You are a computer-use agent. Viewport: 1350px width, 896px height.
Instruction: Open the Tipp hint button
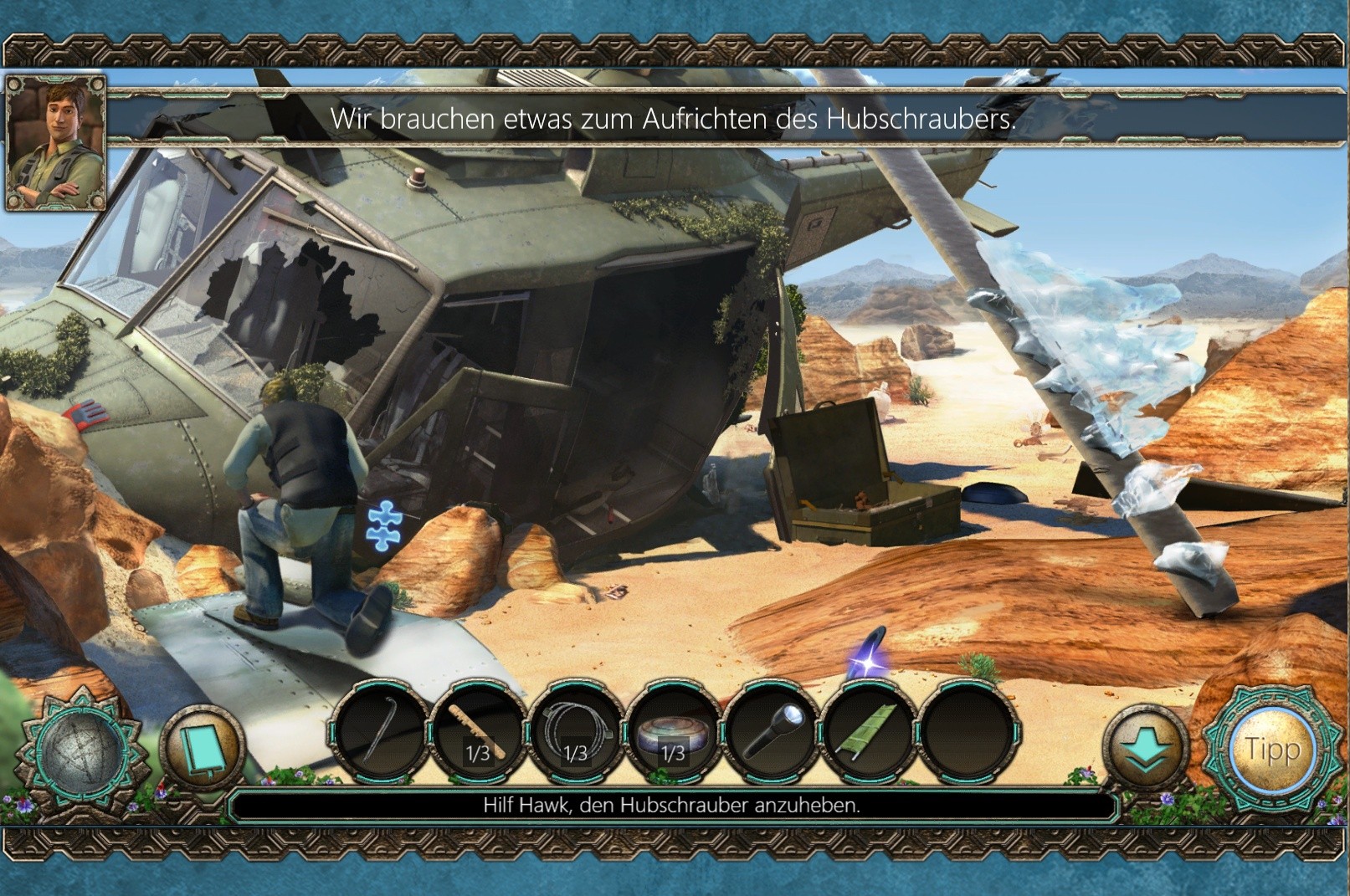coord(1271,749)
